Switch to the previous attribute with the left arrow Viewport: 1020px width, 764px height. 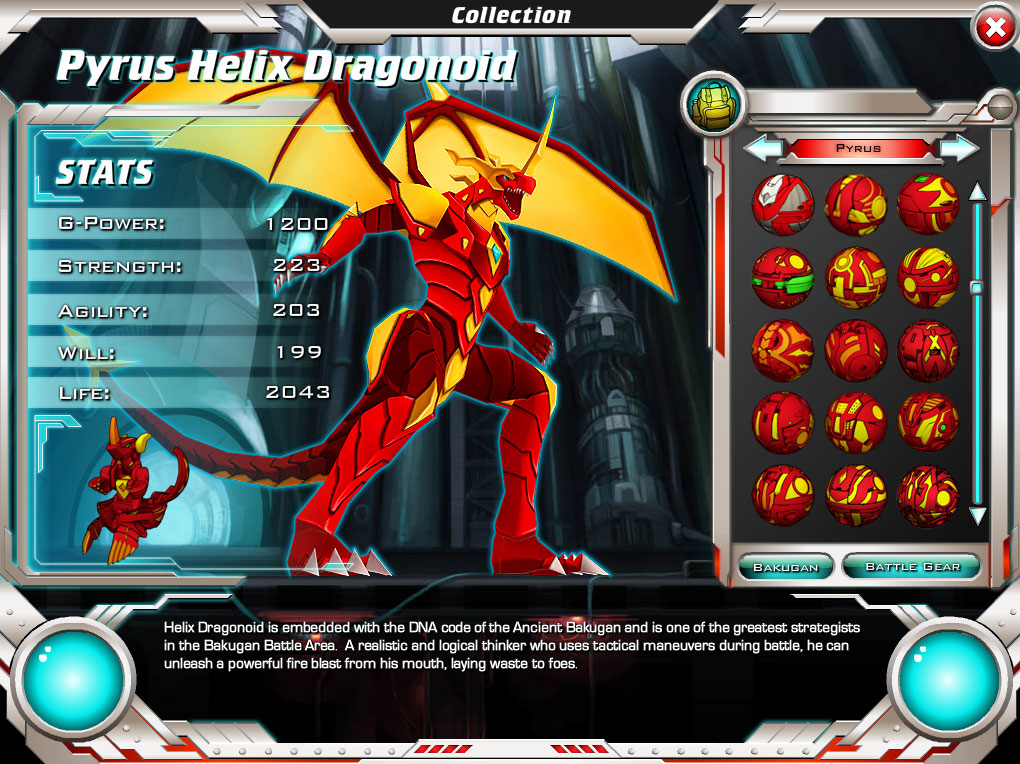[x=762, y=148]
